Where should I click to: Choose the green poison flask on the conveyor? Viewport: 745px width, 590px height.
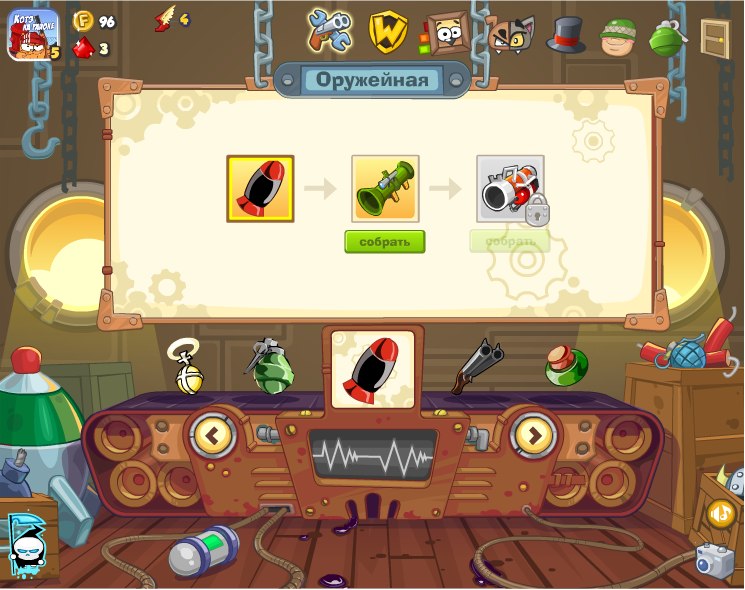pyautogui.click(x=565, y=366)
